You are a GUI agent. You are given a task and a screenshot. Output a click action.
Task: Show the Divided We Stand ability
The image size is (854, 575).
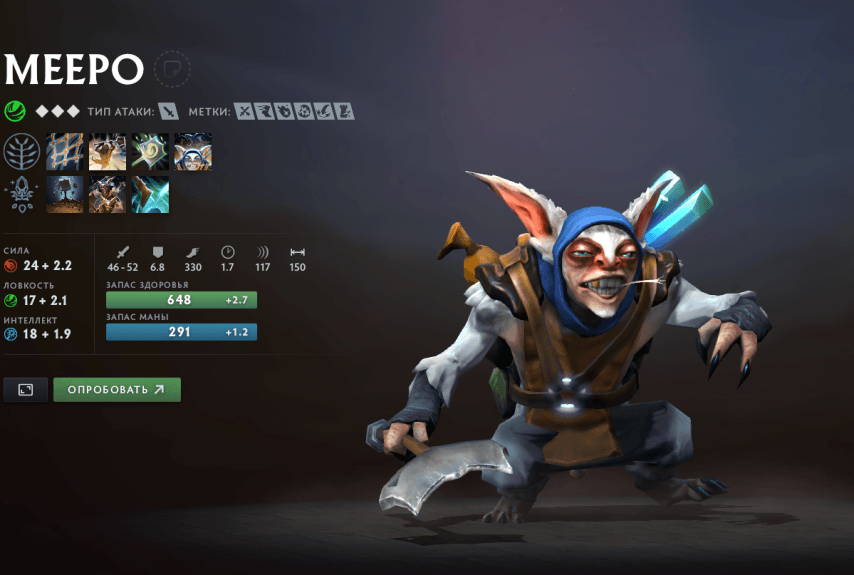point(193,152)
